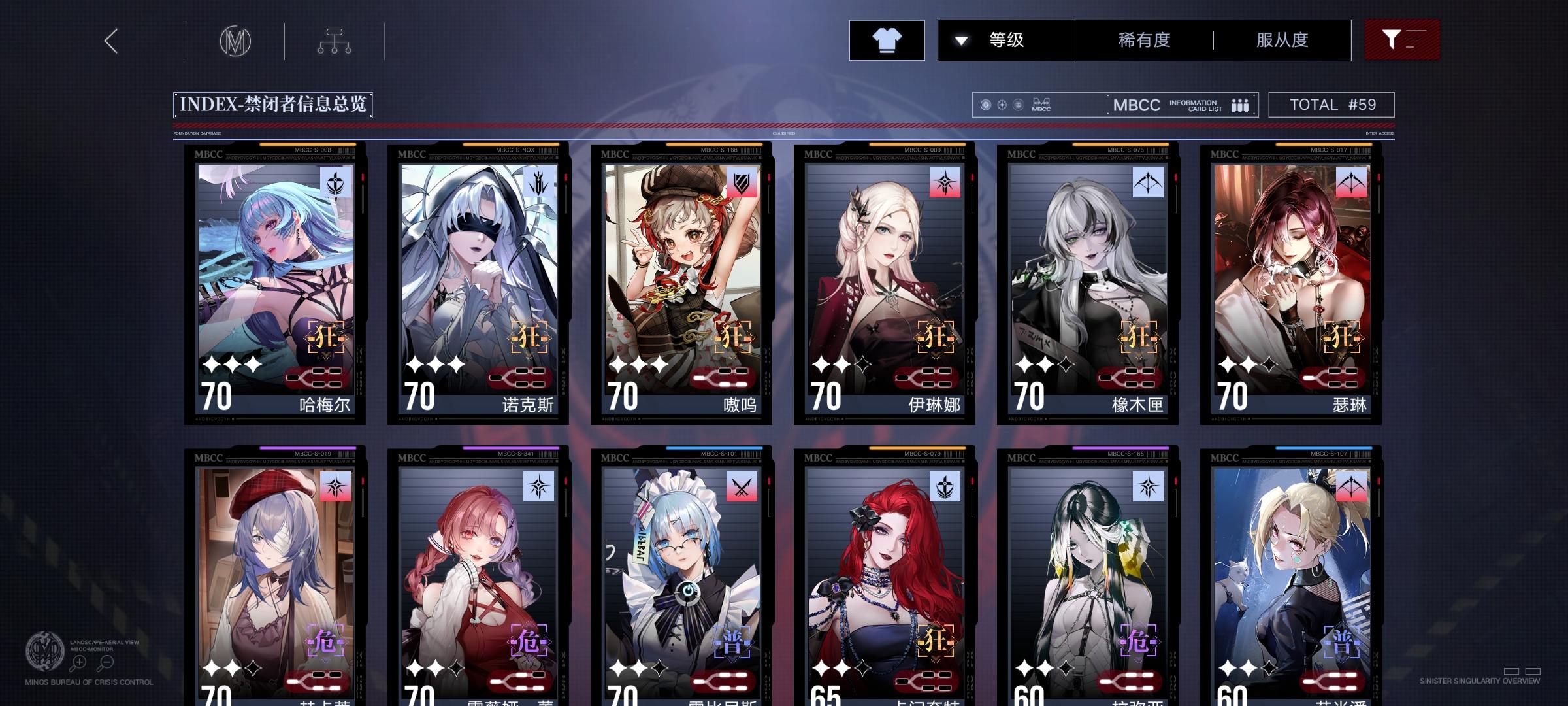
Task: Click the circular MBCC emblem in top bar
Action: click(235, 40)
